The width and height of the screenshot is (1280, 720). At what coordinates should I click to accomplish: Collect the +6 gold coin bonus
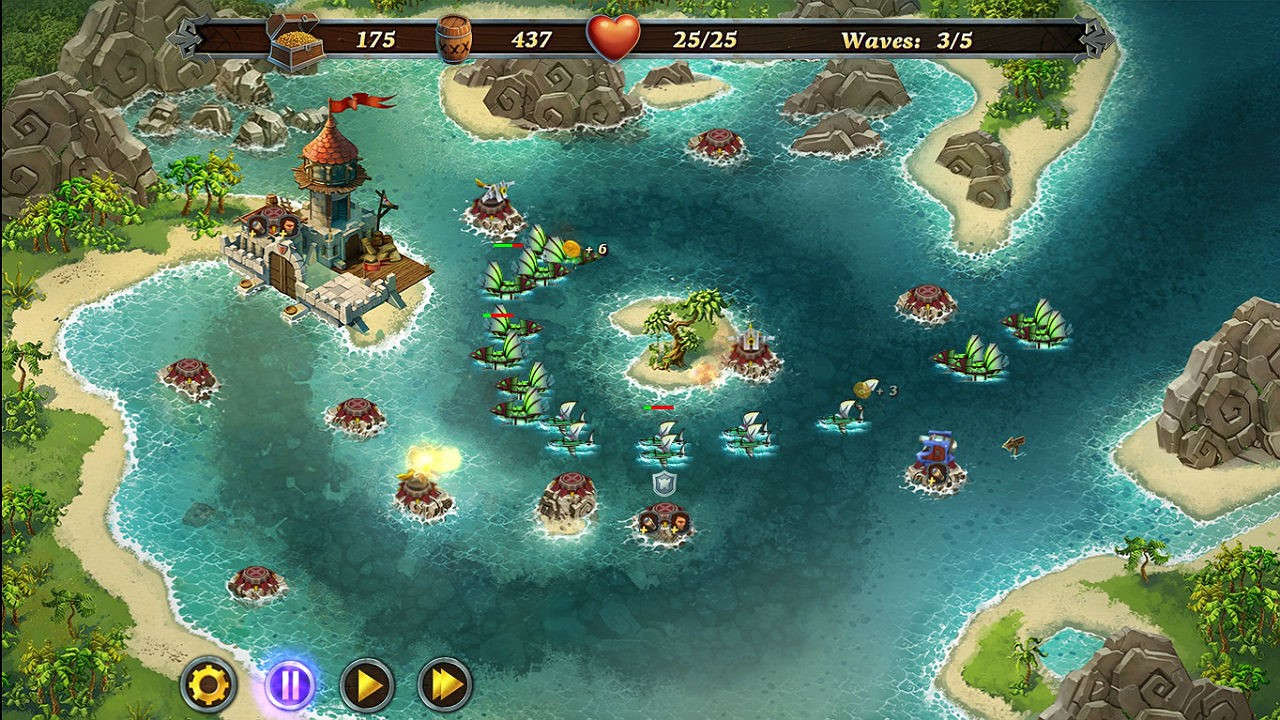coord(572,249)
